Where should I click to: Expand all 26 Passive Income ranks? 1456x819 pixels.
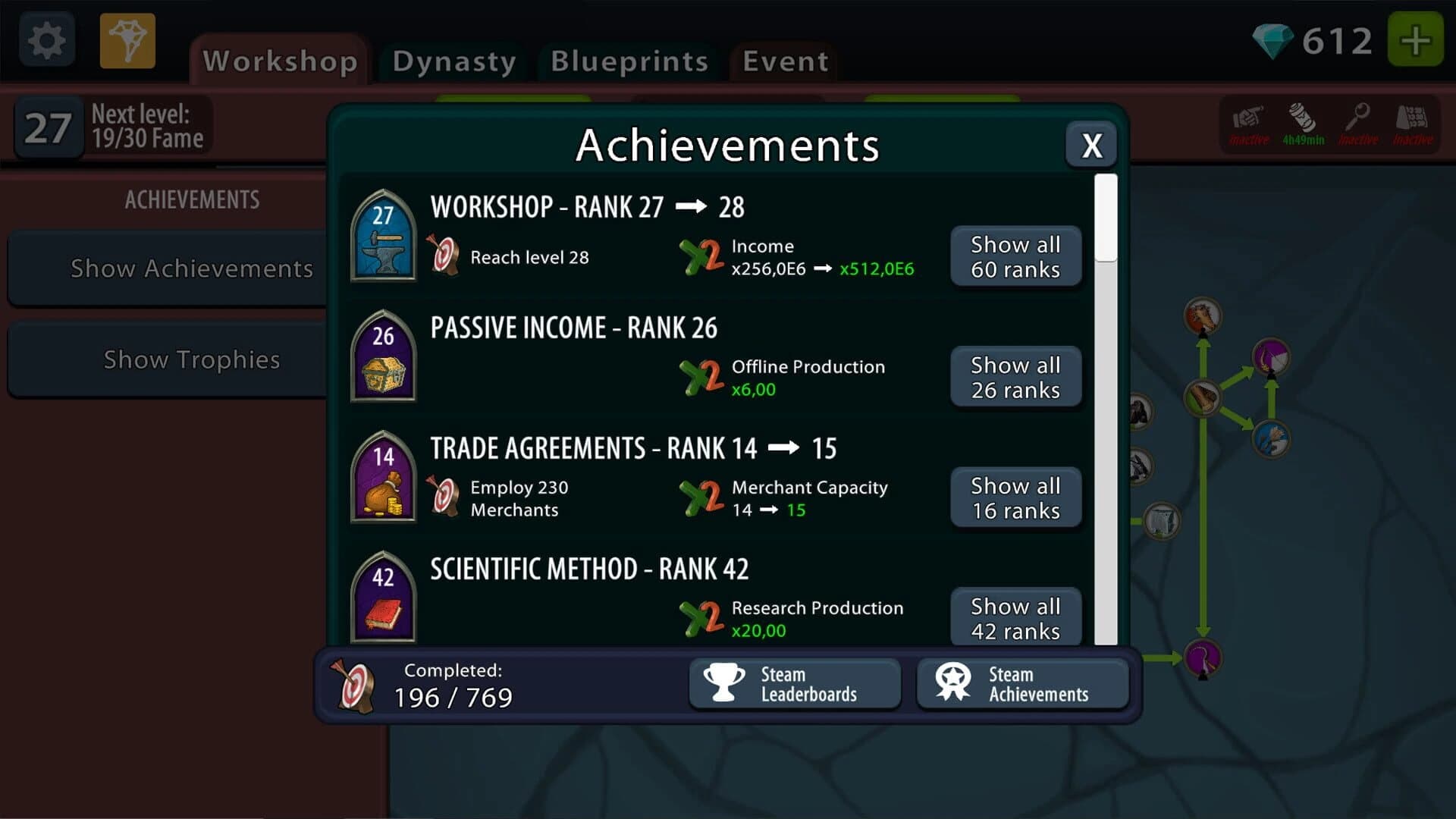click(x=1015, y=377)
